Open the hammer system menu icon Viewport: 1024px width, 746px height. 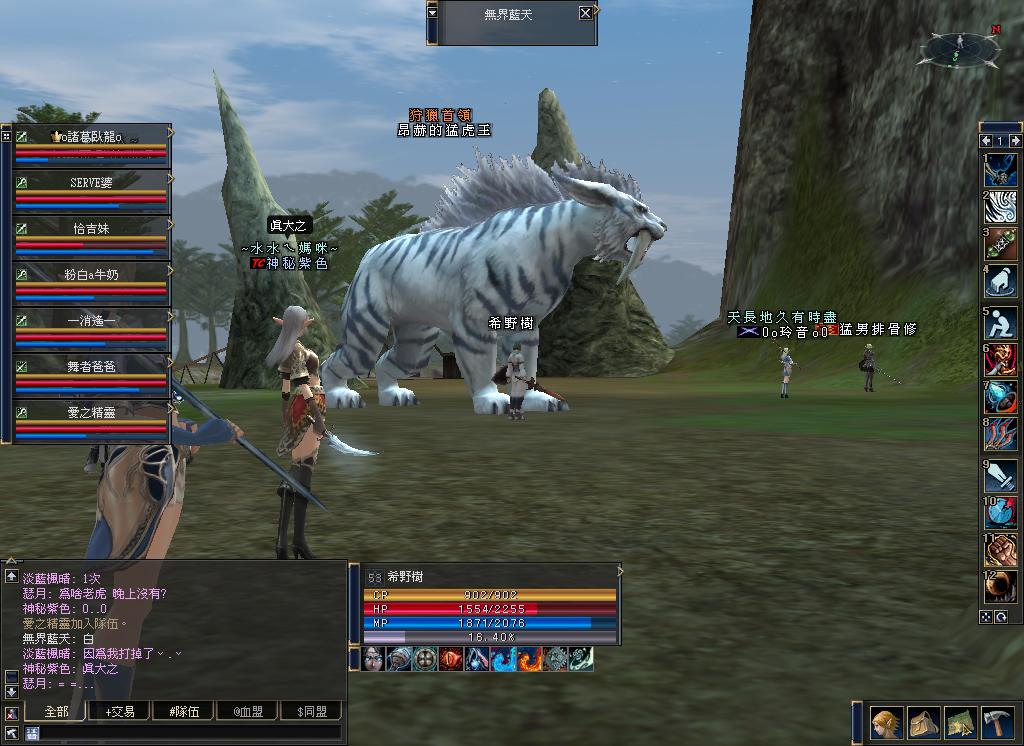(x=997, y=722)
